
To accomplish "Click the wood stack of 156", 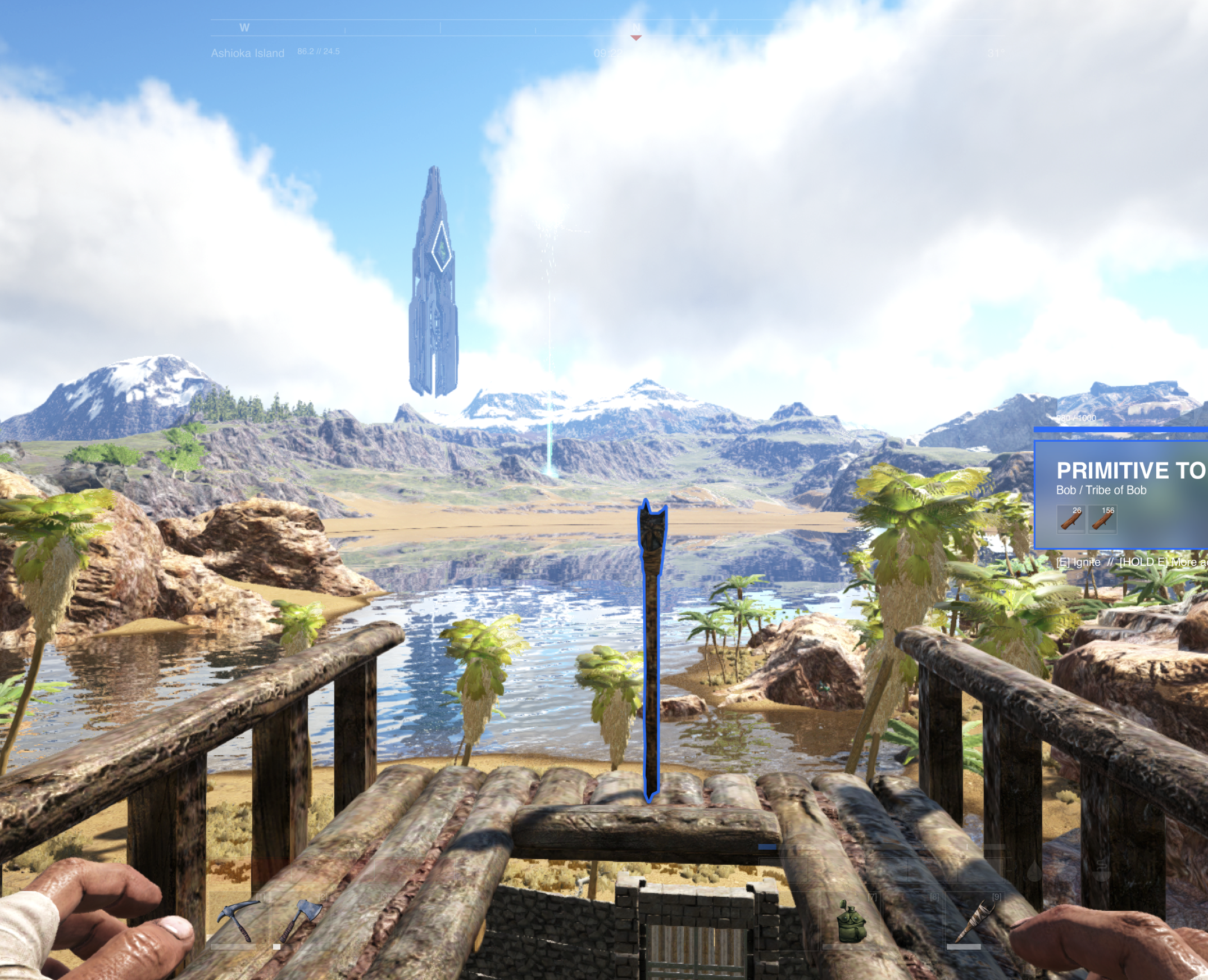I will tap(1102, 519).
